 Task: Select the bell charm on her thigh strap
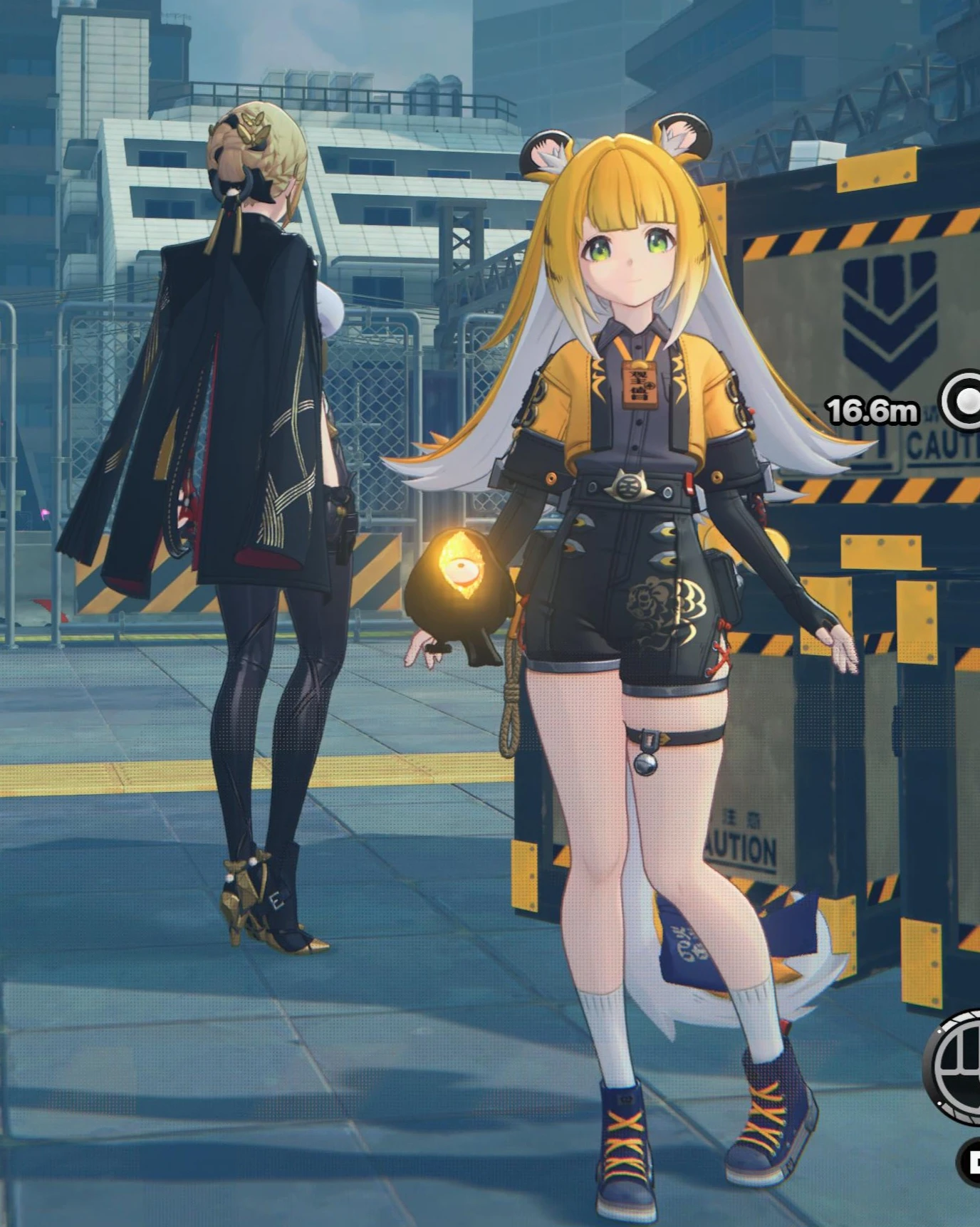645,764
